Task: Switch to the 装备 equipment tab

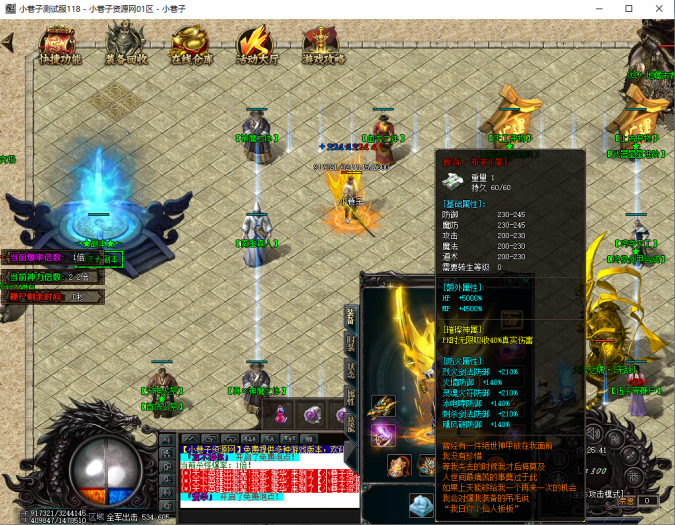Action: point(351,317)
